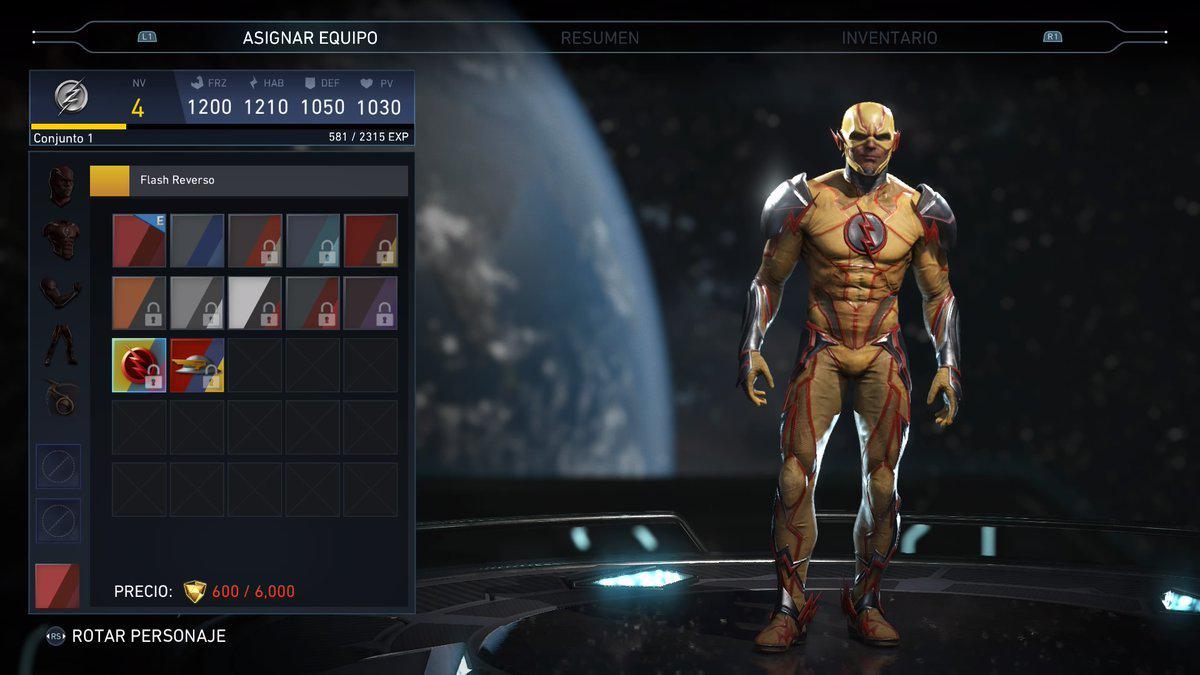Select the Flash Reverso lightning emblem shader
Screen dimensions: 1200x675
(x=139, y=365)
